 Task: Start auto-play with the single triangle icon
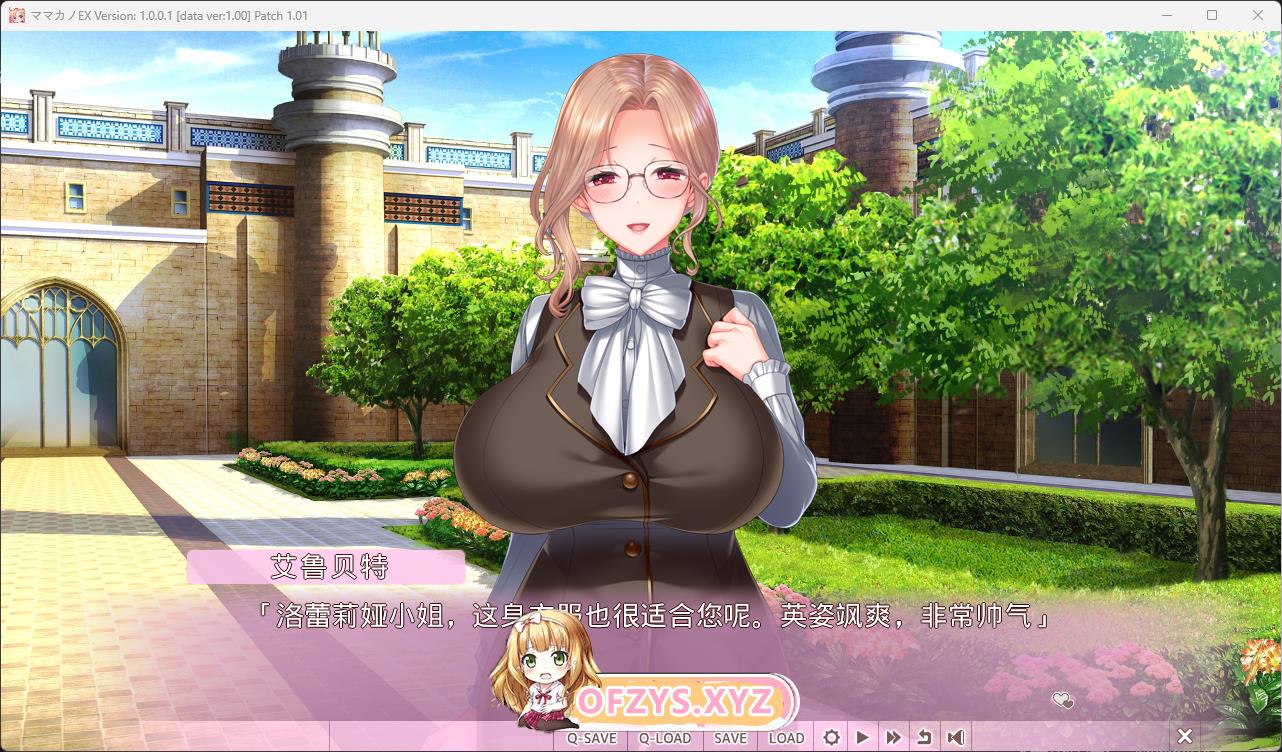point(862,738)
